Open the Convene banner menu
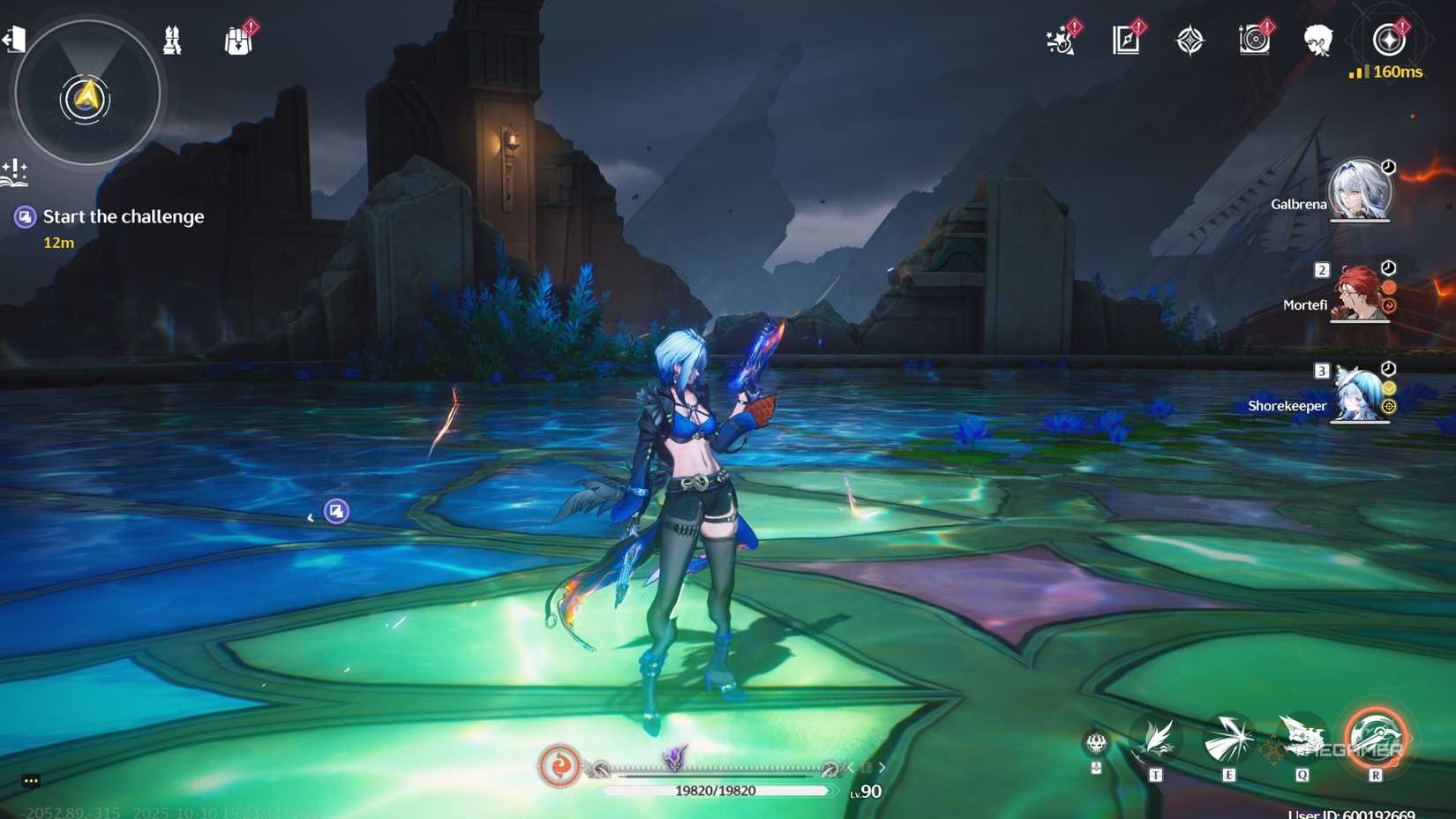Image resolution: width=1456 pixels, height=819 pixels. [1191, 40]
